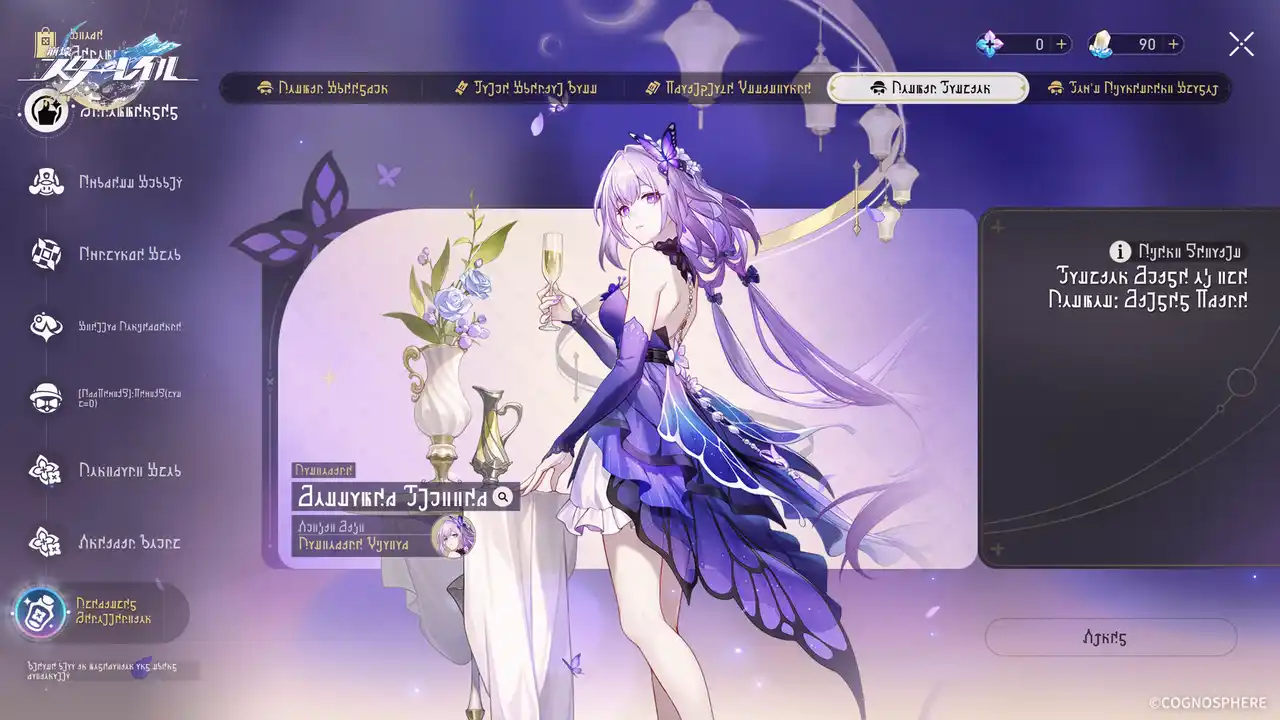Show details via the circled info icon
This screenshot has height=720, width=1280.
click(1120, 251)
